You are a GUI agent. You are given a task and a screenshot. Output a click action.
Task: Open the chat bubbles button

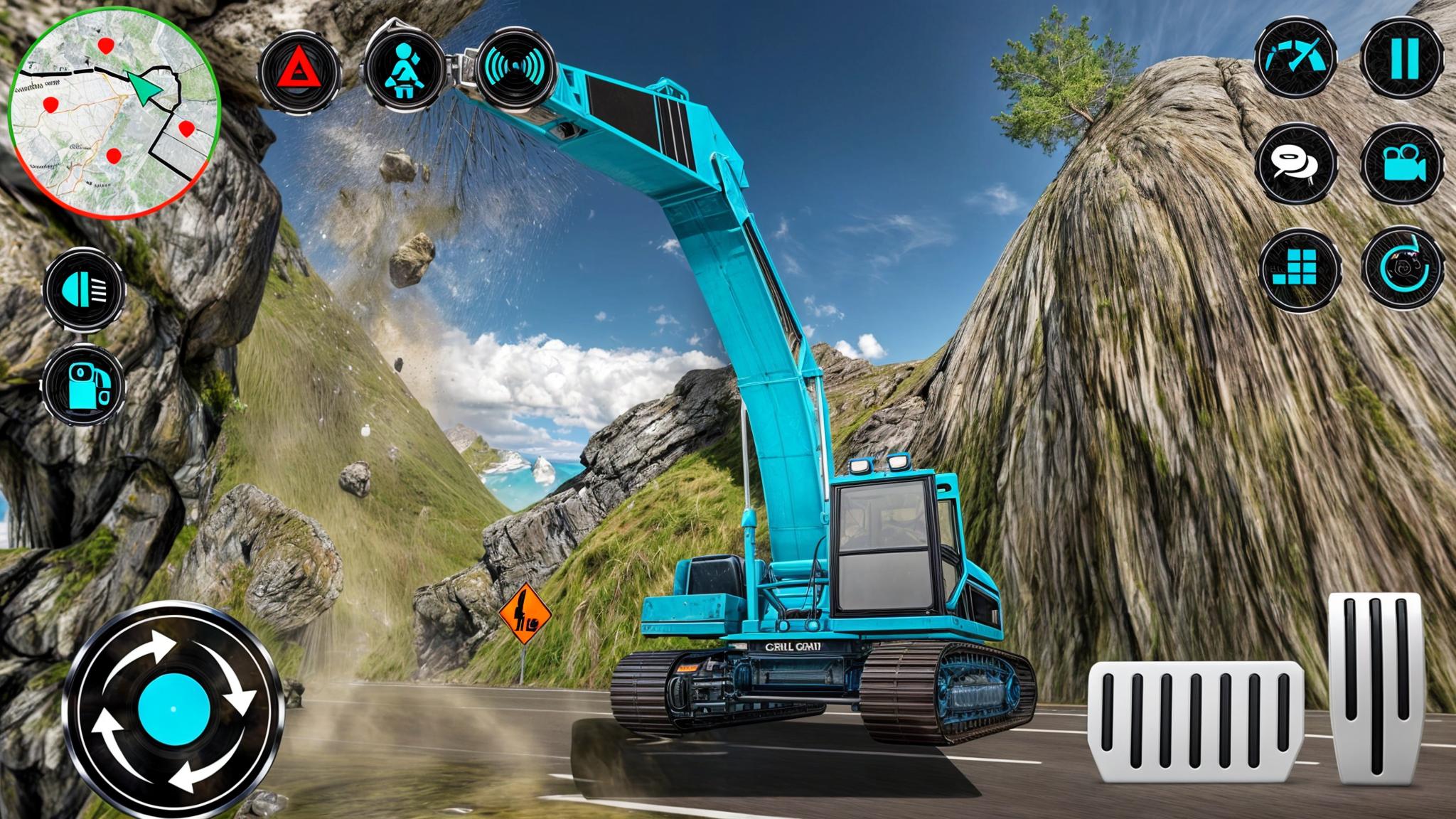(x=1296, y=164)
